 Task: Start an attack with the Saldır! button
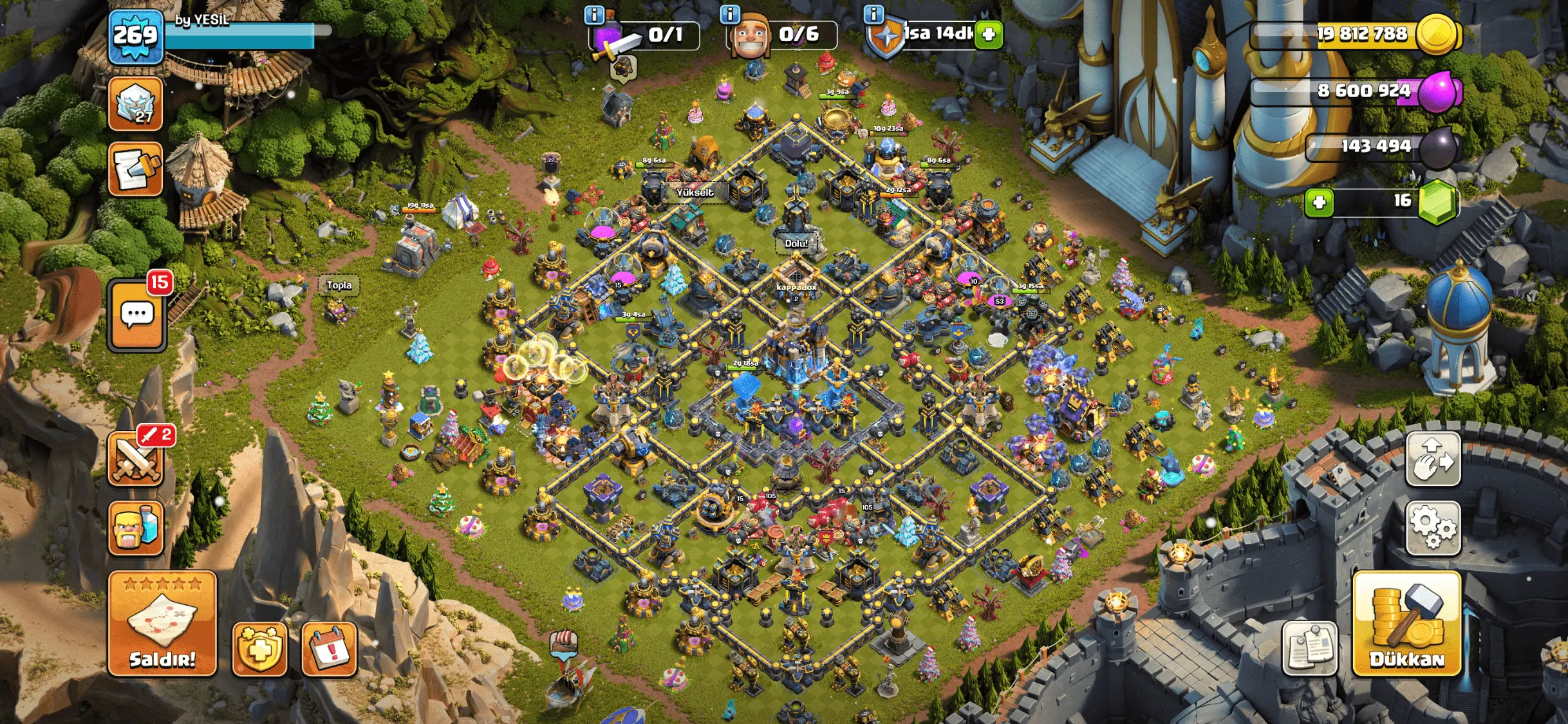[162, 624]
